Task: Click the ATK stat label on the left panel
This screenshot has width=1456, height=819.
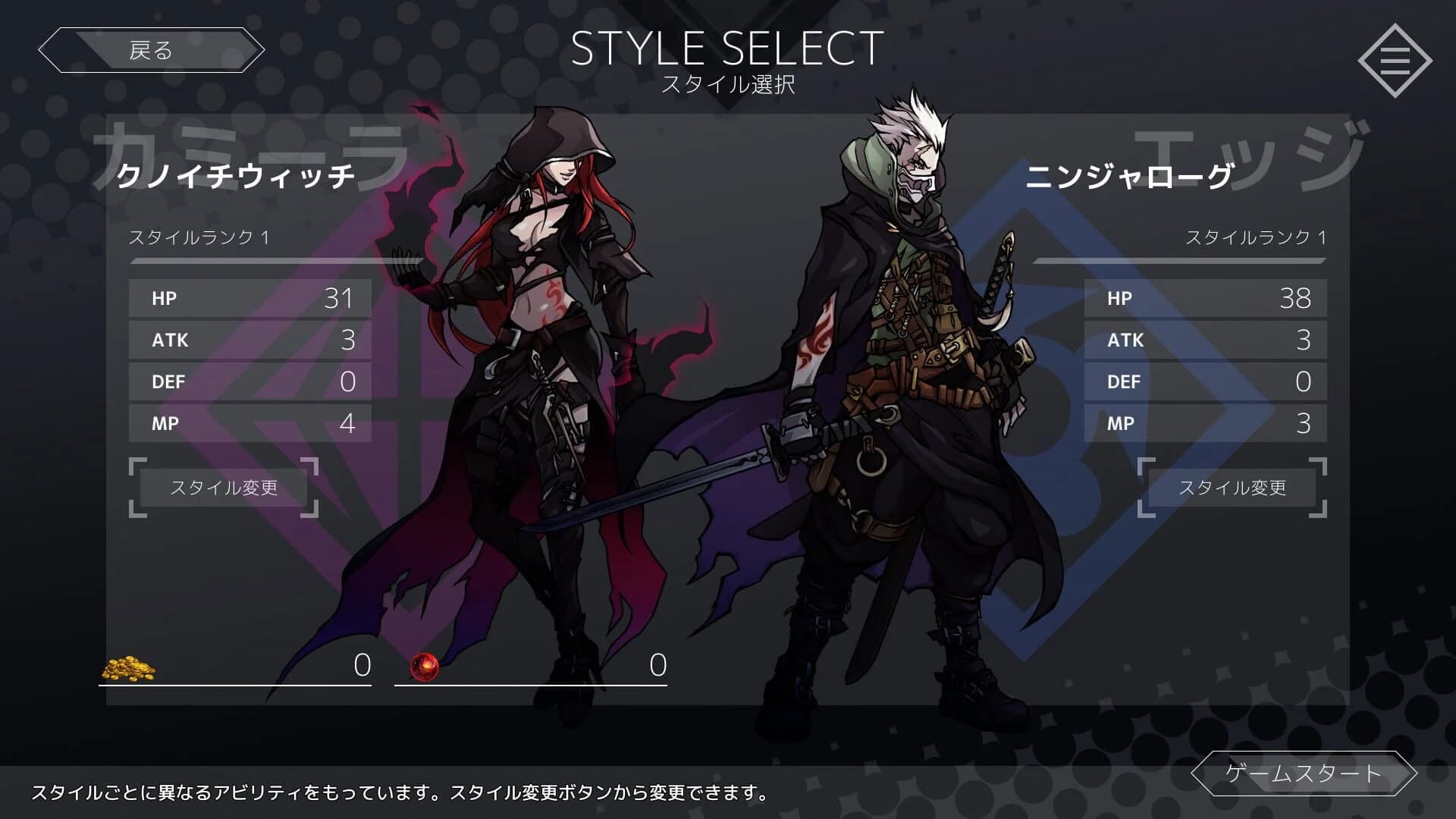Action: click(168, 340)
